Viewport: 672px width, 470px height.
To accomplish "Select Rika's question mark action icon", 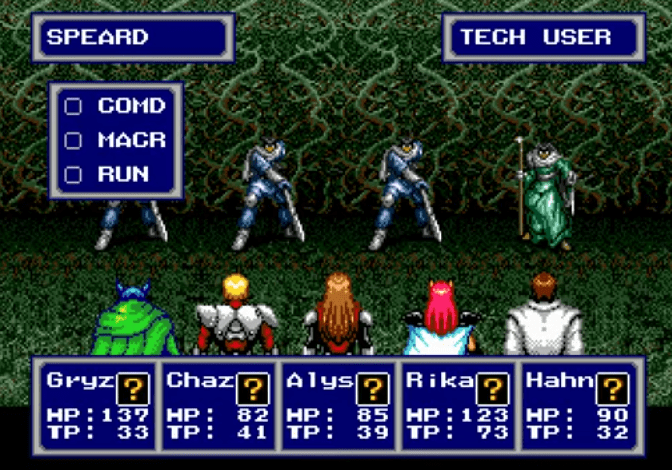I will point(492,388).
